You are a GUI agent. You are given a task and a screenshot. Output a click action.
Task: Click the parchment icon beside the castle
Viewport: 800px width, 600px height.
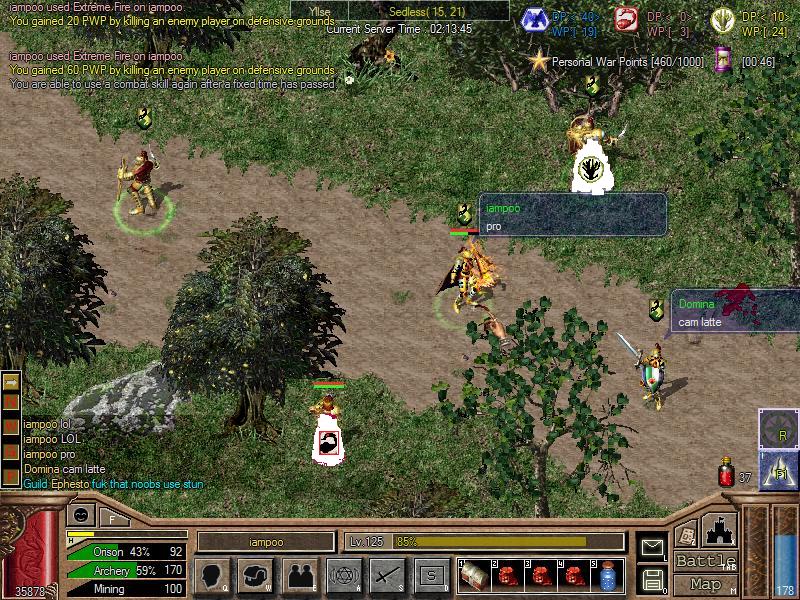[686, 533]
